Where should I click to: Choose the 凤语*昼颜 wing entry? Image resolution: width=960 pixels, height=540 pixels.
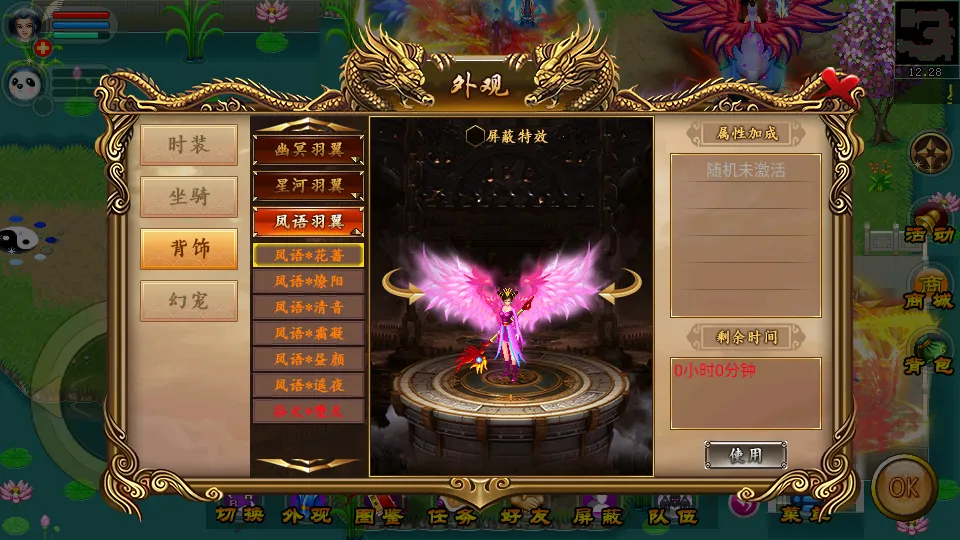pyautogui.click(x=308, y=359)
